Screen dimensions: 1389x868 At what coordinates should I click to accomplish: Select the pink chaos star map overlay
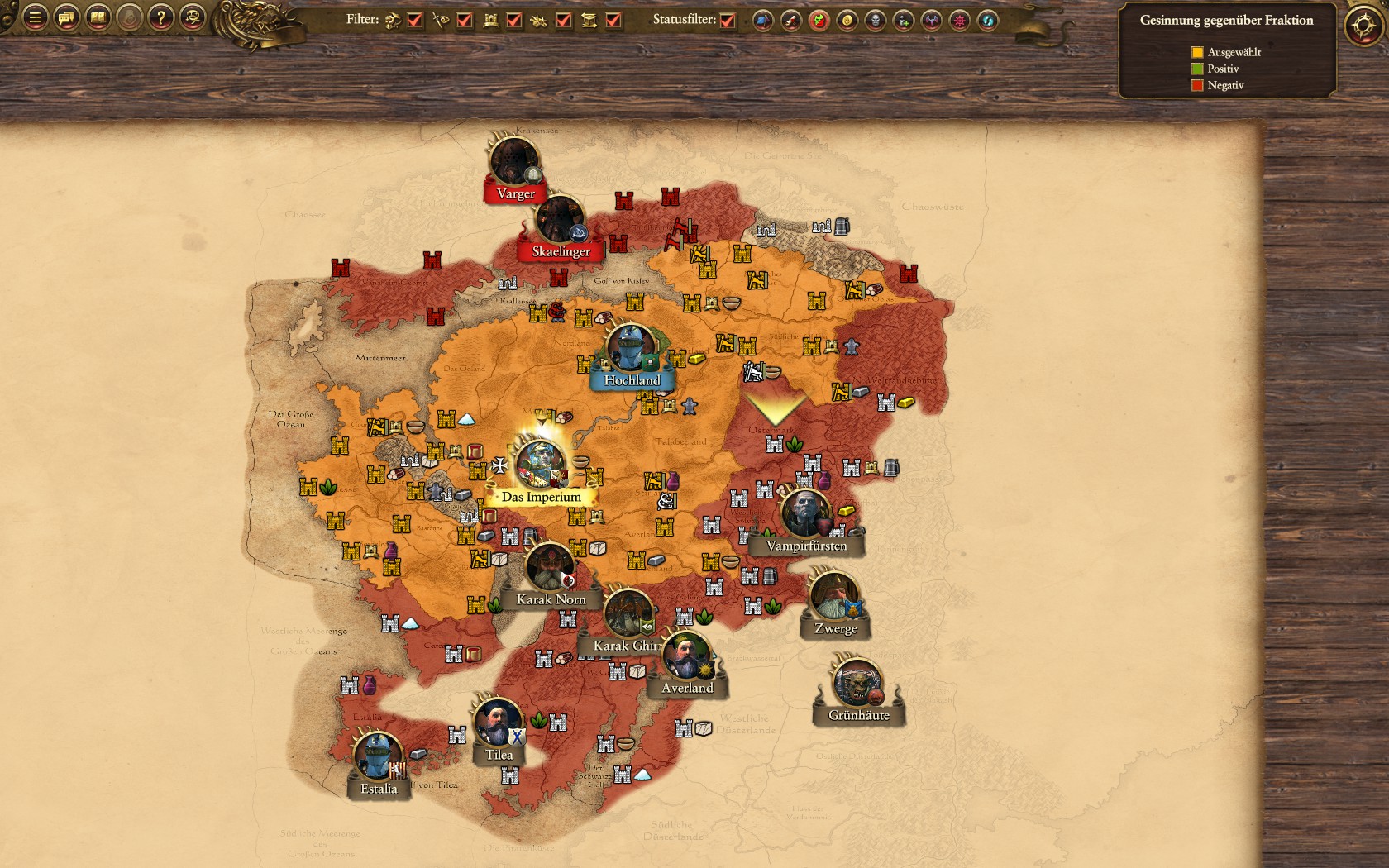[x=959, y=21]
